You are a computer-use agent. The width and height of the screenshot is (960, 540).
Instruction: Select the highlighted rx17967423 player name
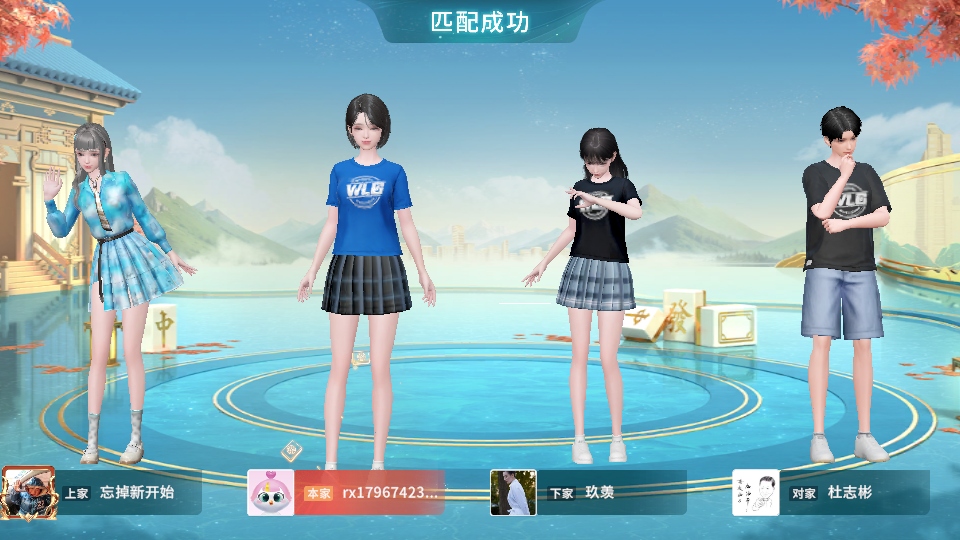pyautogui.click(x=390, y=493)
